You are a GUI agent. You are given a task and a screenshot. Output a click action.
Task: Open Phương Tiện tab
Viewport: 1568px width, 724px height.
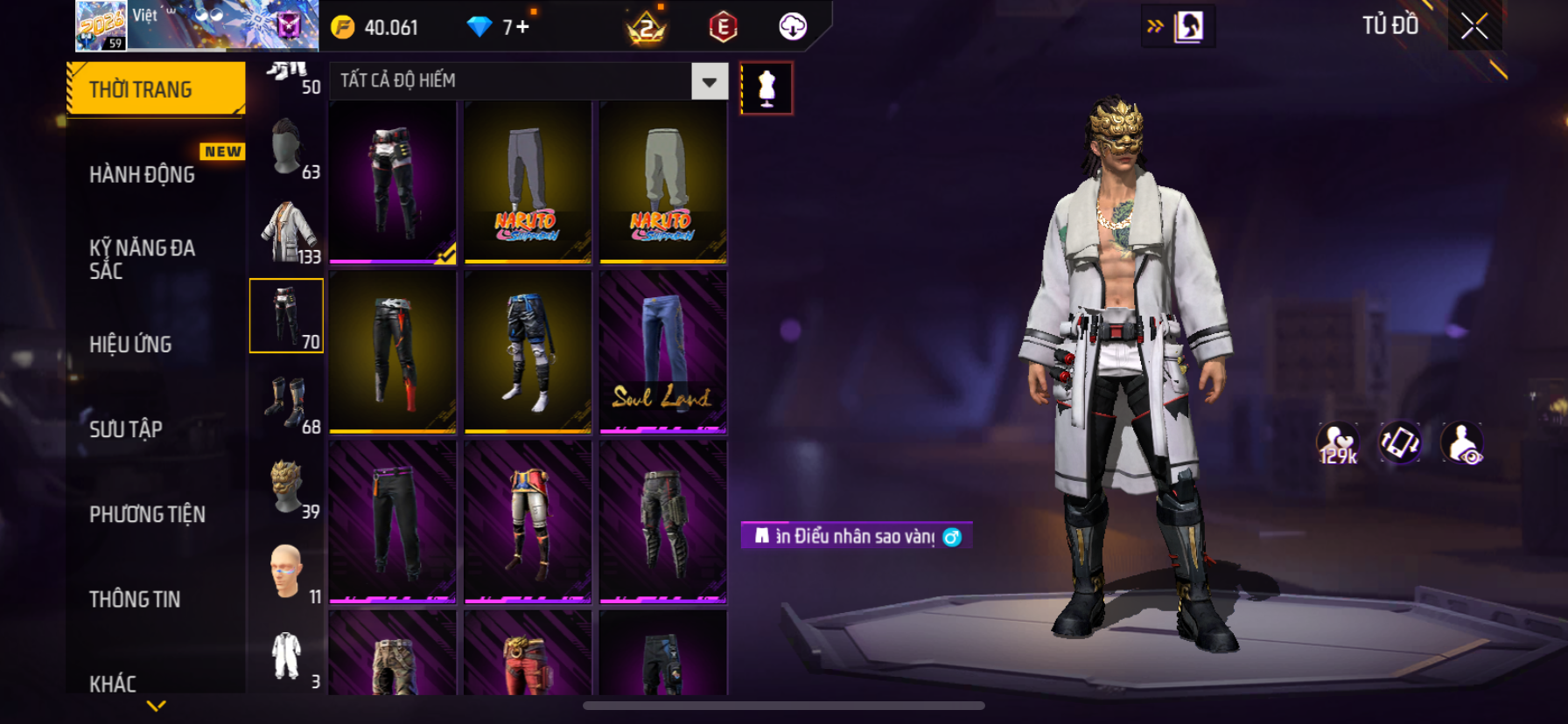click(147, 514)
